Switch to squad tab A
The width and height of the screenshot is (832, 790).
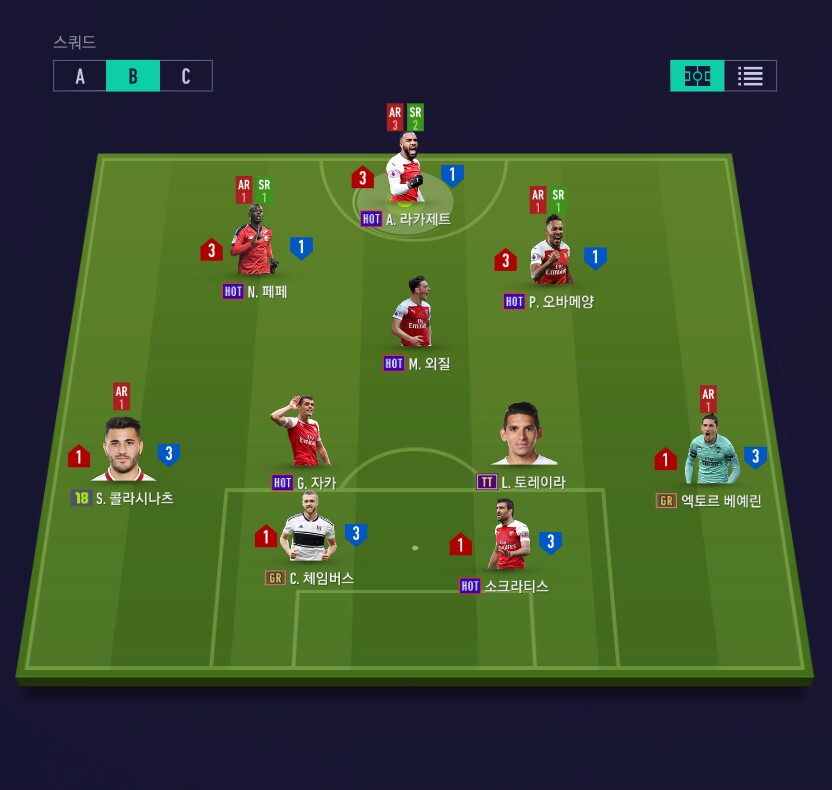[80, 76]
